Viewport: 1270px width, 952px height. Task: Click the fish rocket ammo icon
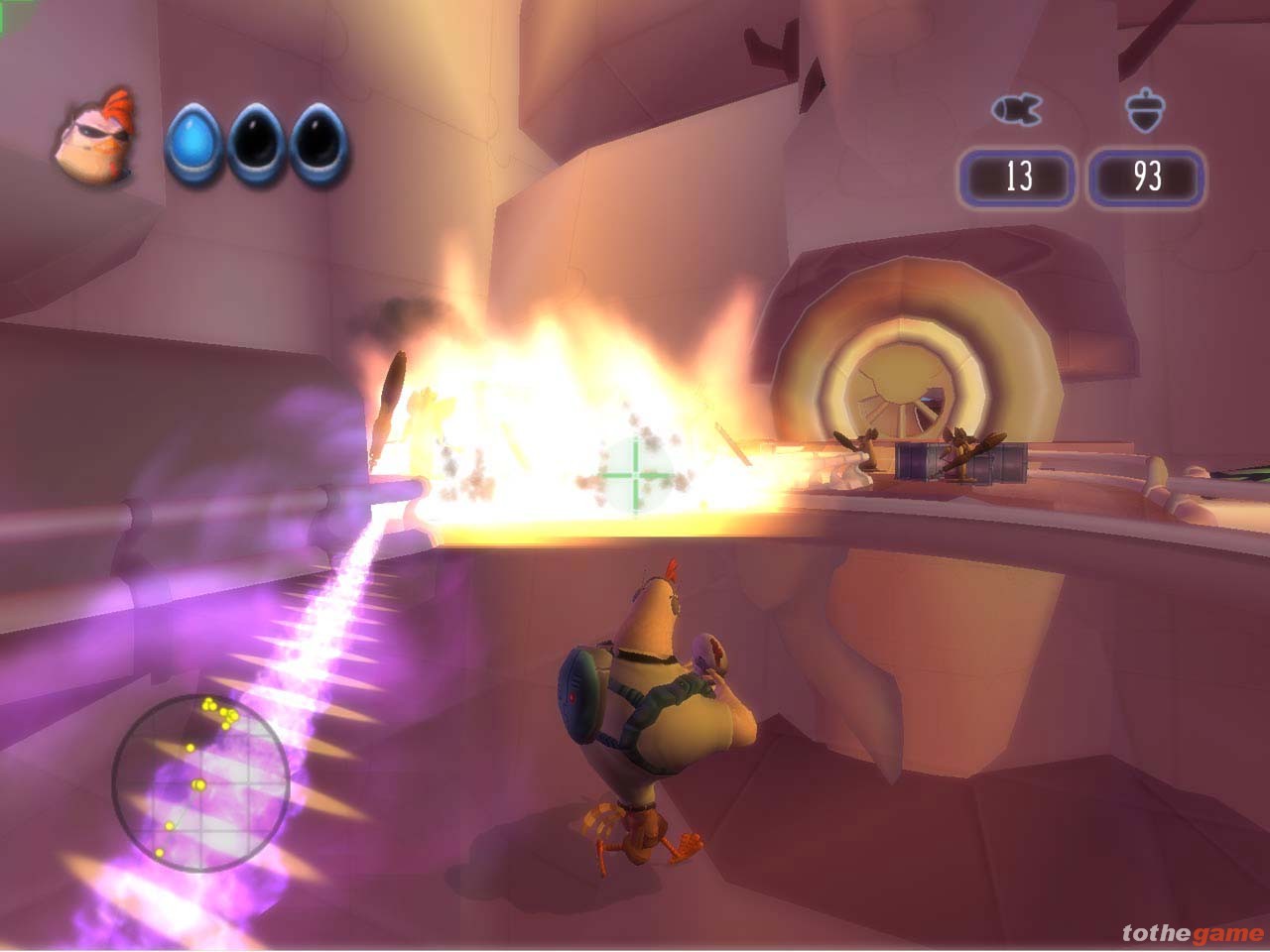(1016, 108)
